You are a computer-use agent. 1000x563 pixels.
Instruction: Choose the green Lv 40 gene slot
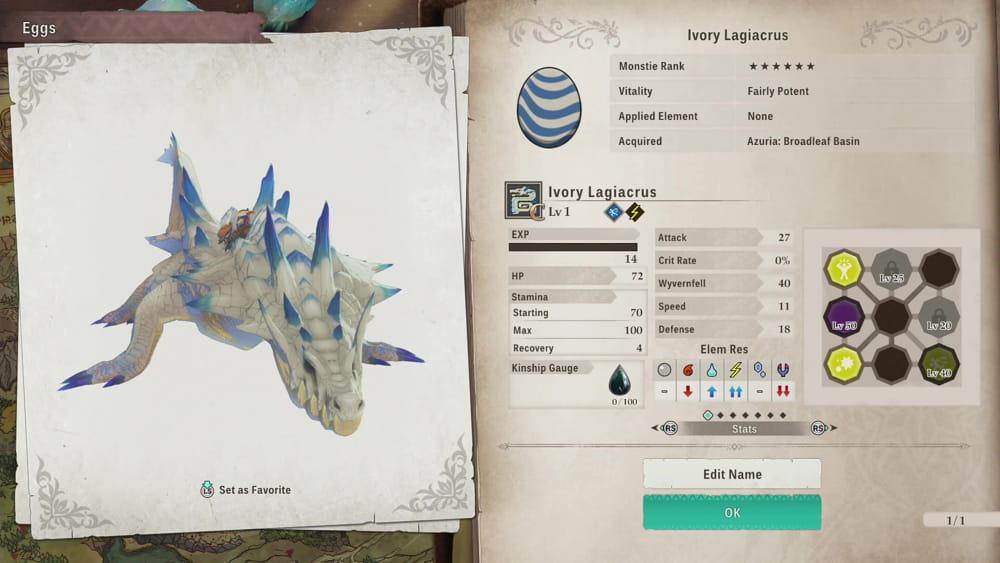[x=938, y=365]
